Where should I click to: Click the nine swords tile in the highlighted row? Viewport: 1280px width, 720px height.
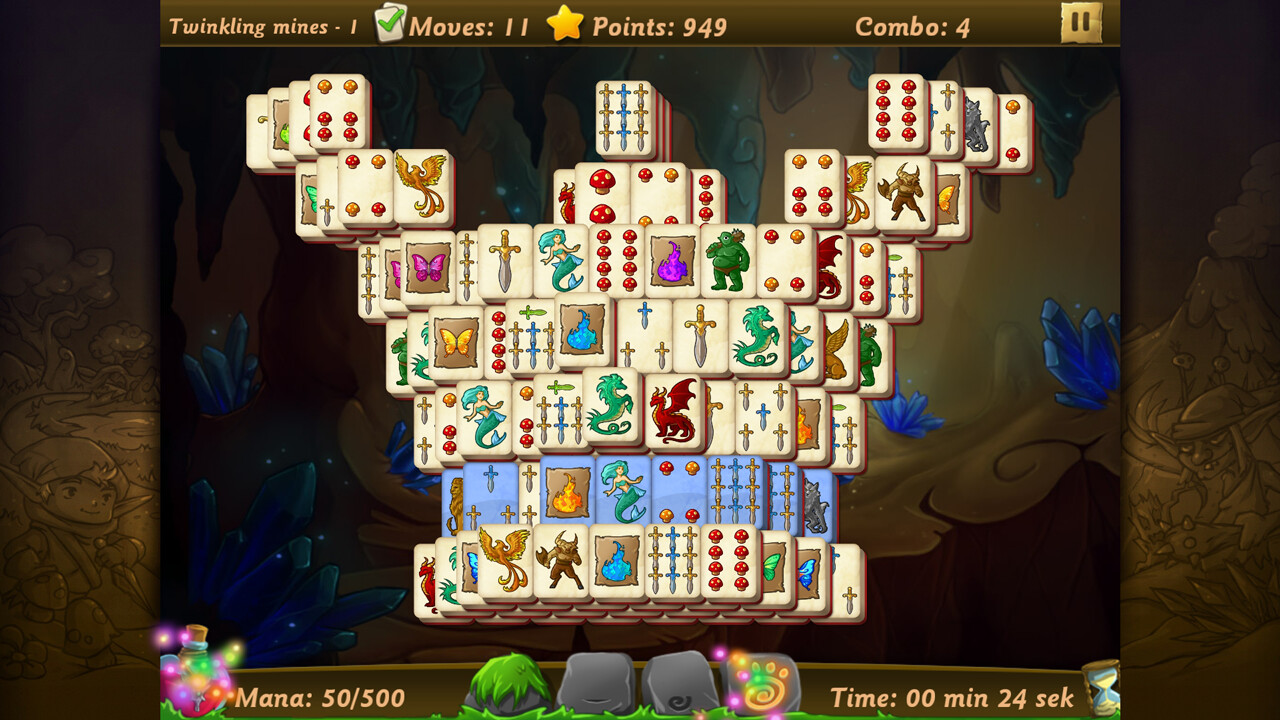[737, 490]
